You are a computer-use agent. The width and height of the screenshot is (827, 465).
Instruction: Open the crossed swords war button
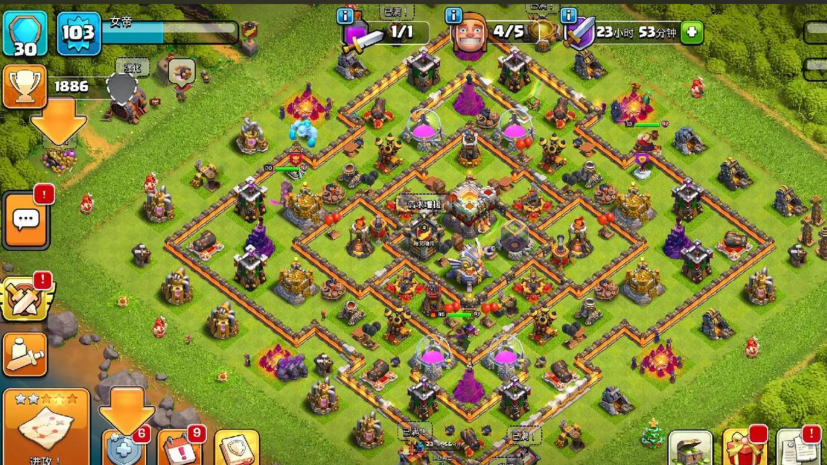pos(25,297)
